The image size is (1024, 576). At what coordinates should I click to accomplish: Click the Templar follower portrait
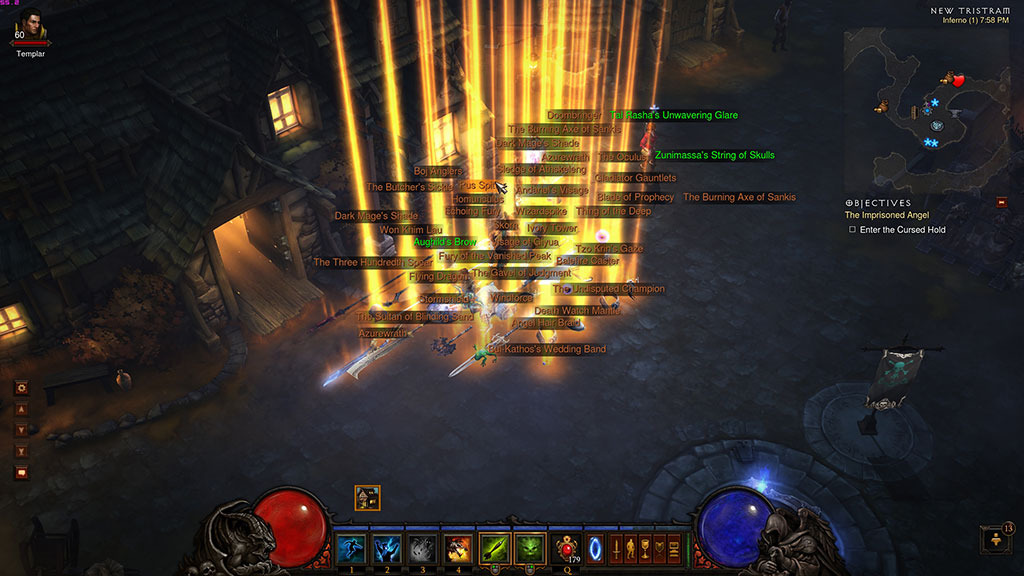click(x=30, y=27)
